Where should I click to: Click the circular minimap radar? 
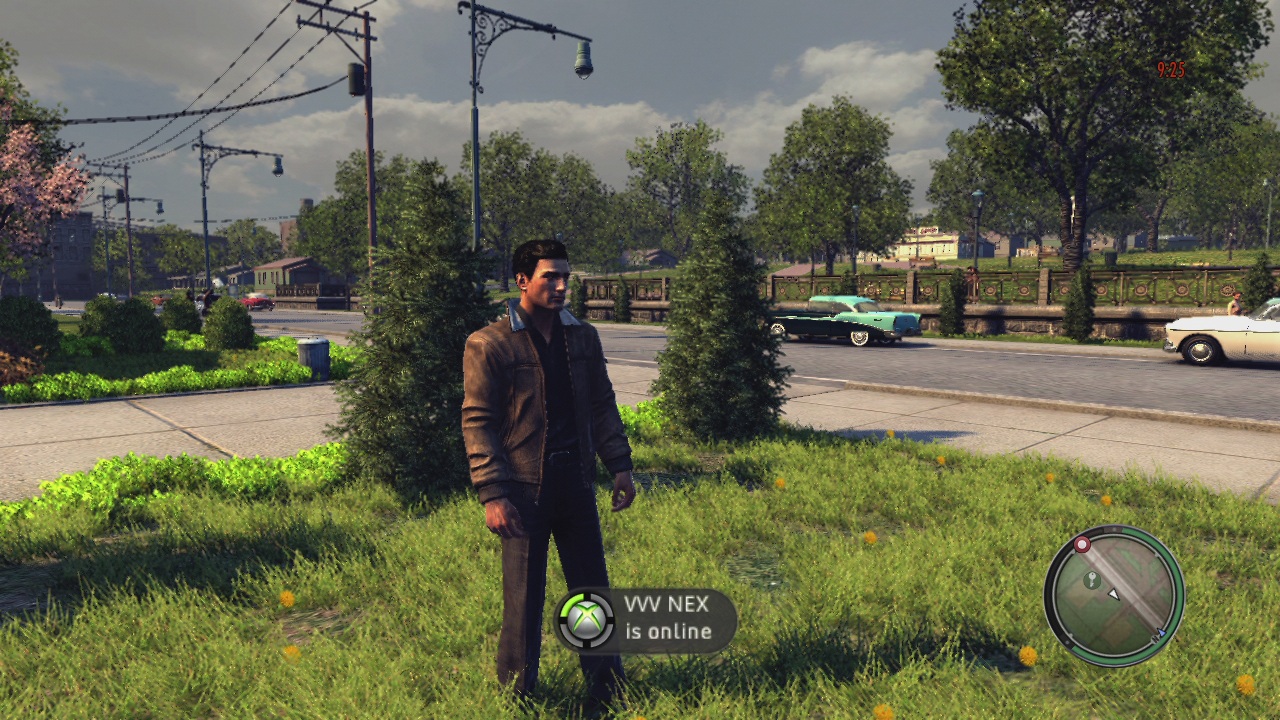1113,595
